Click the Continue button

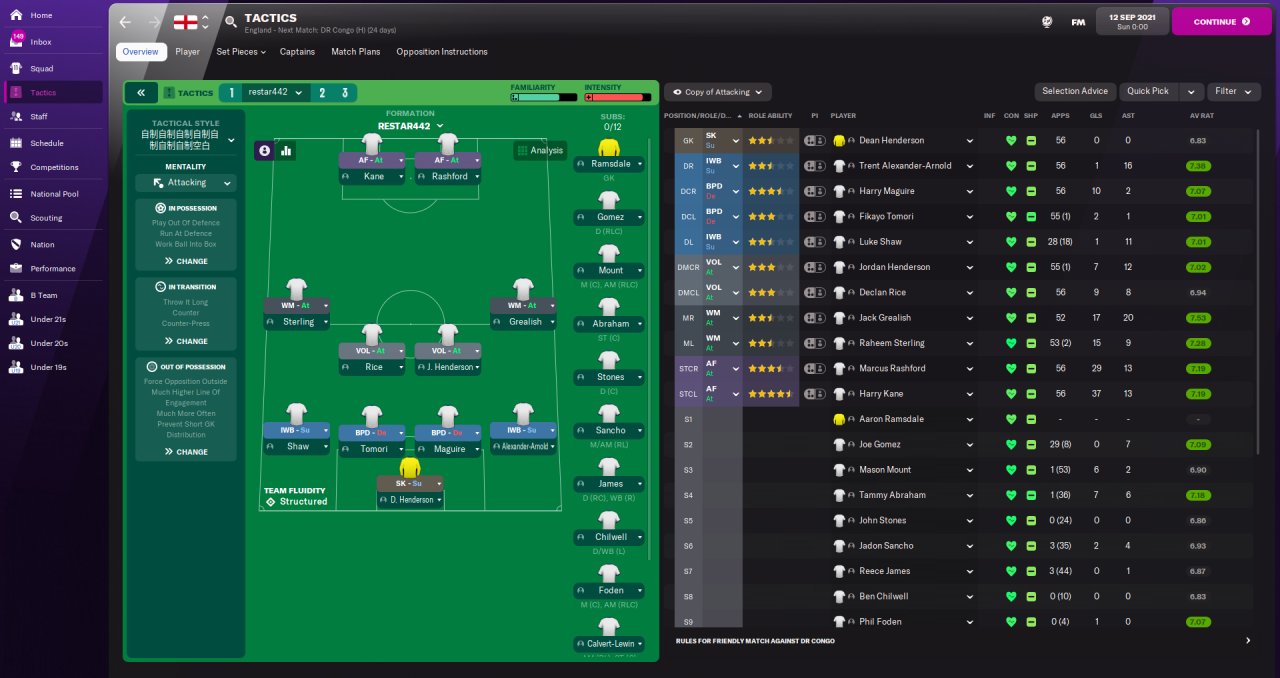coord(1221,21)
